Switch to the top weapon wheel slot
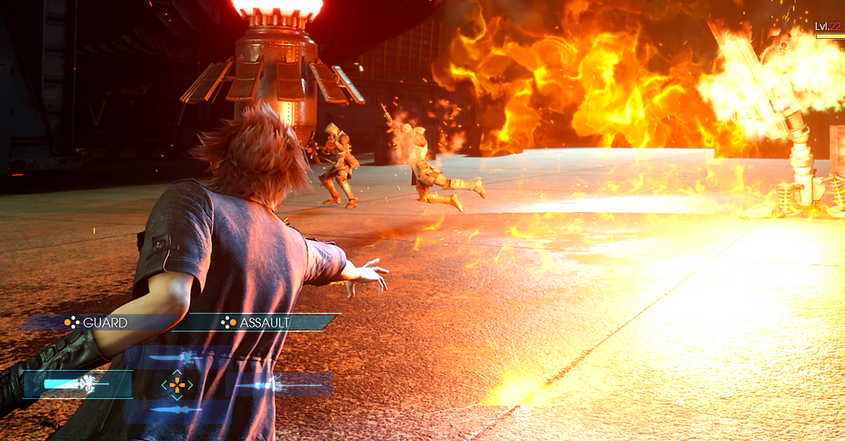Image resolution: width=845 pixels, height=441 pixels. (178, 358)
